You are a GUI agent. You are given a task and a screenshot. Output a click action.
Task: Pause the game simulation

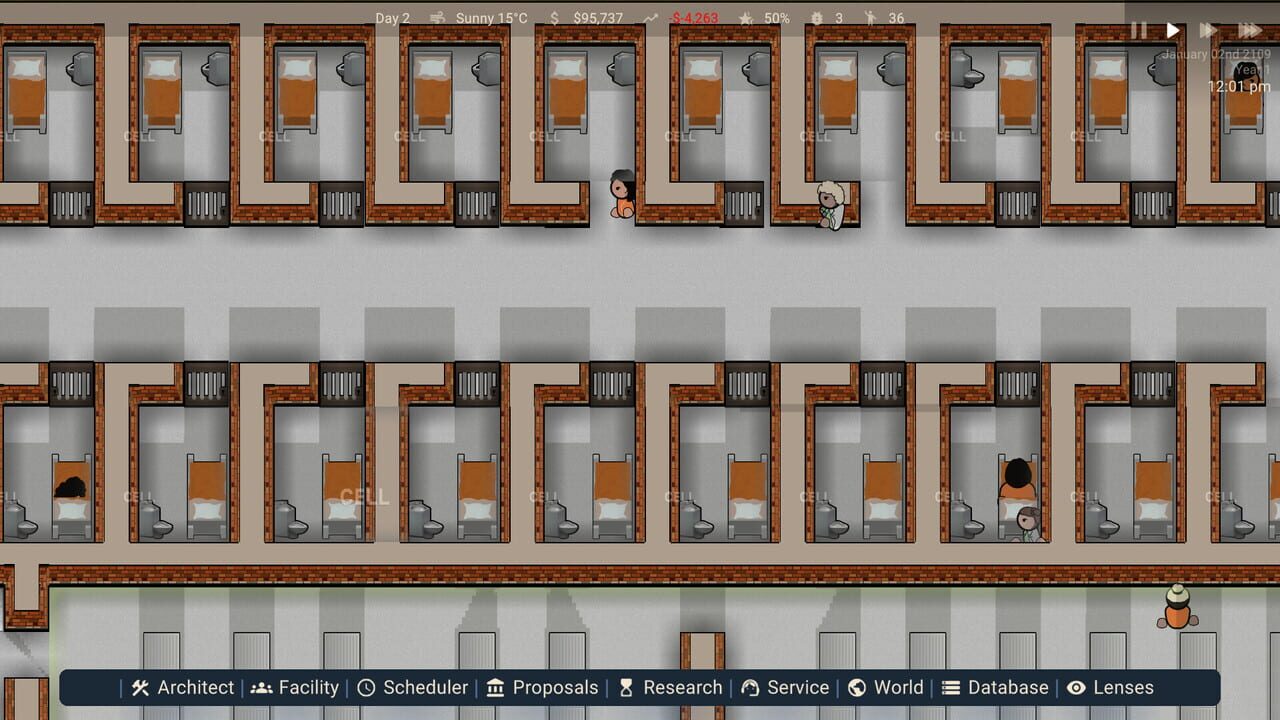point(1139,30)
